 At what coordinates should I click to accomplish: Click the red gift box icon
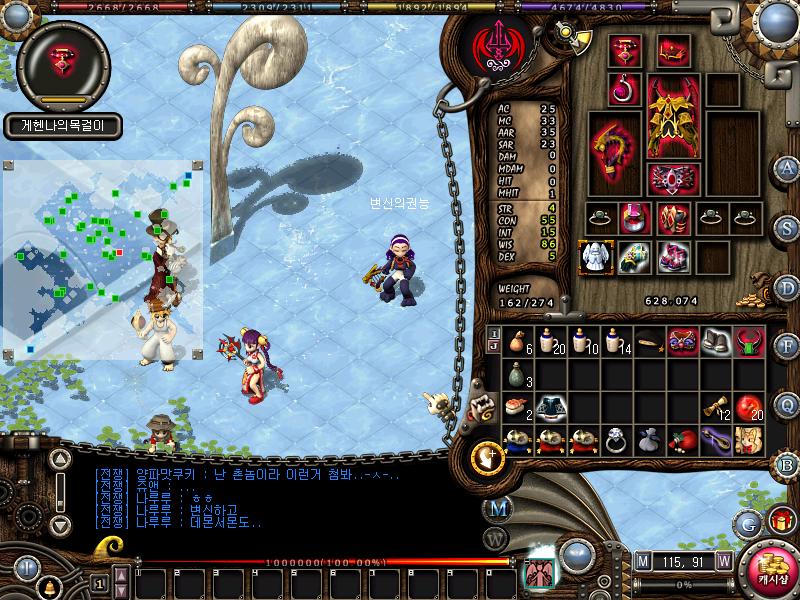pos(781,520)
